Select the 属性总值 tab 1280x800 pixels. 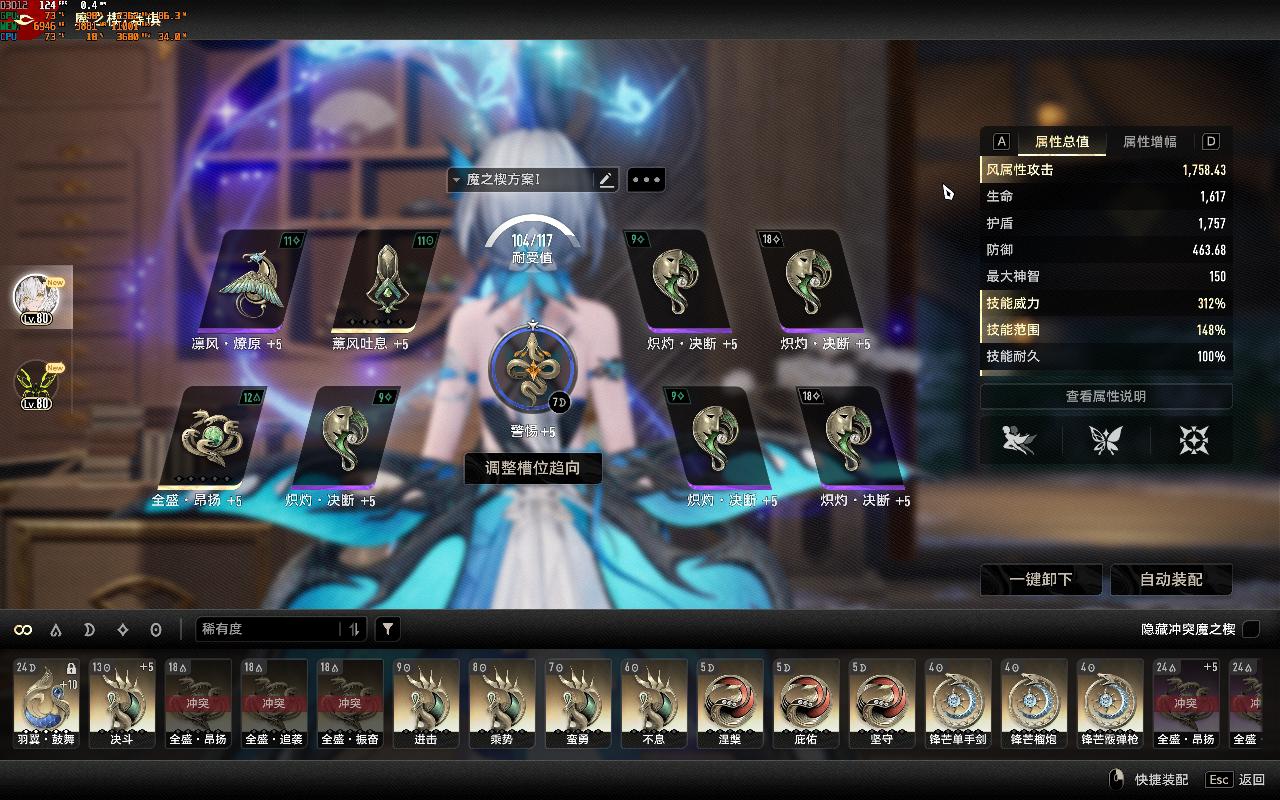tap(1062, 142)
